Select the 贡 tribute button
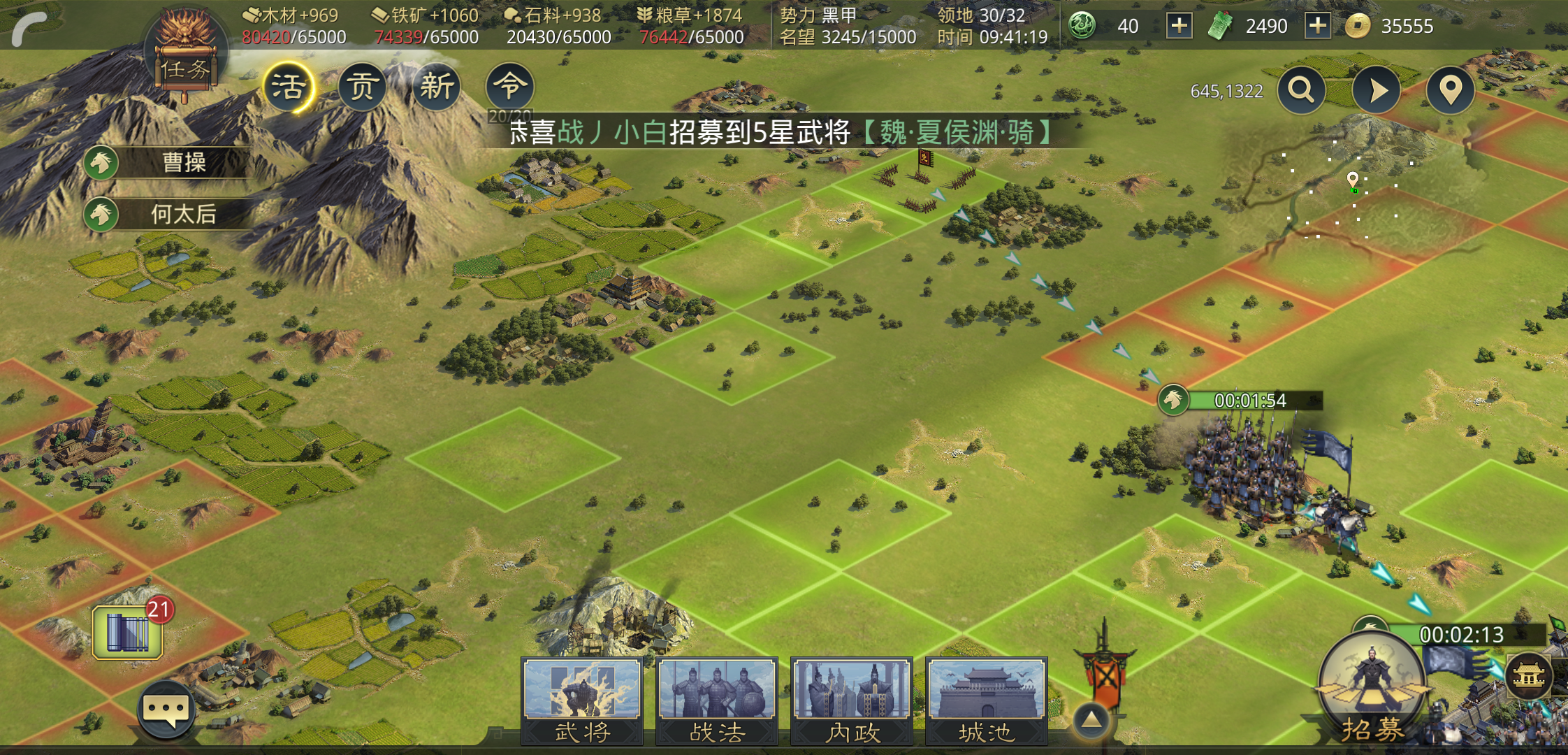Screen dimensions: 1568x755 [x=362, y=87]
